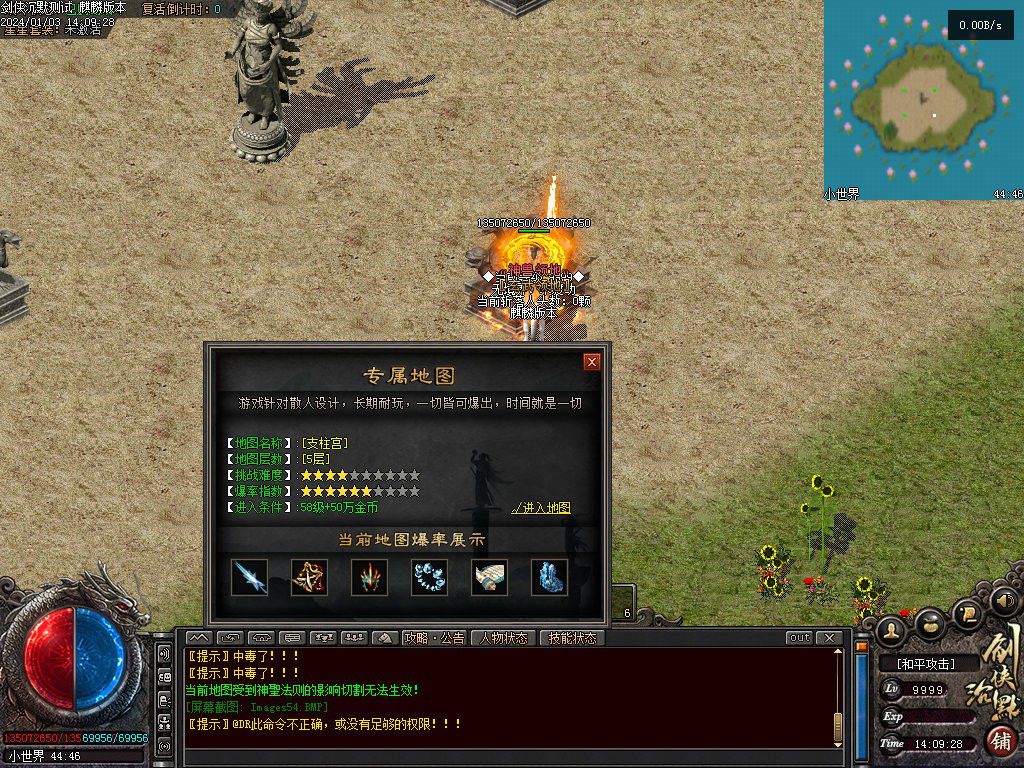
Task: Open the 人物状态 character status tab
Action: pos(504,638)
